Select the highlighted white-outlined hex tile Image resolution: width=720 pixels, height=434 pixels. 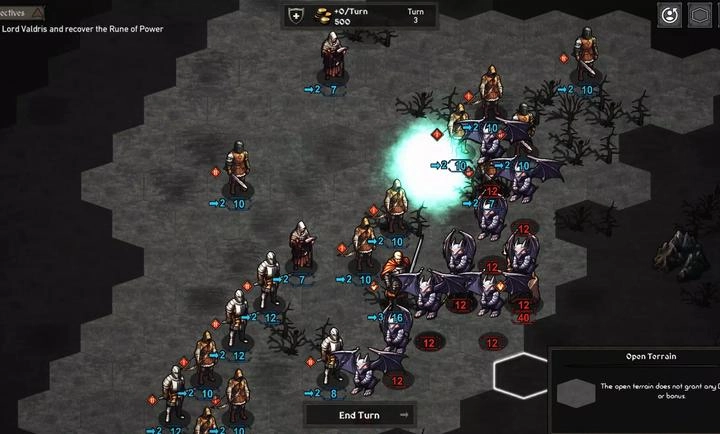pyautogui.click(x=521, y=376)
